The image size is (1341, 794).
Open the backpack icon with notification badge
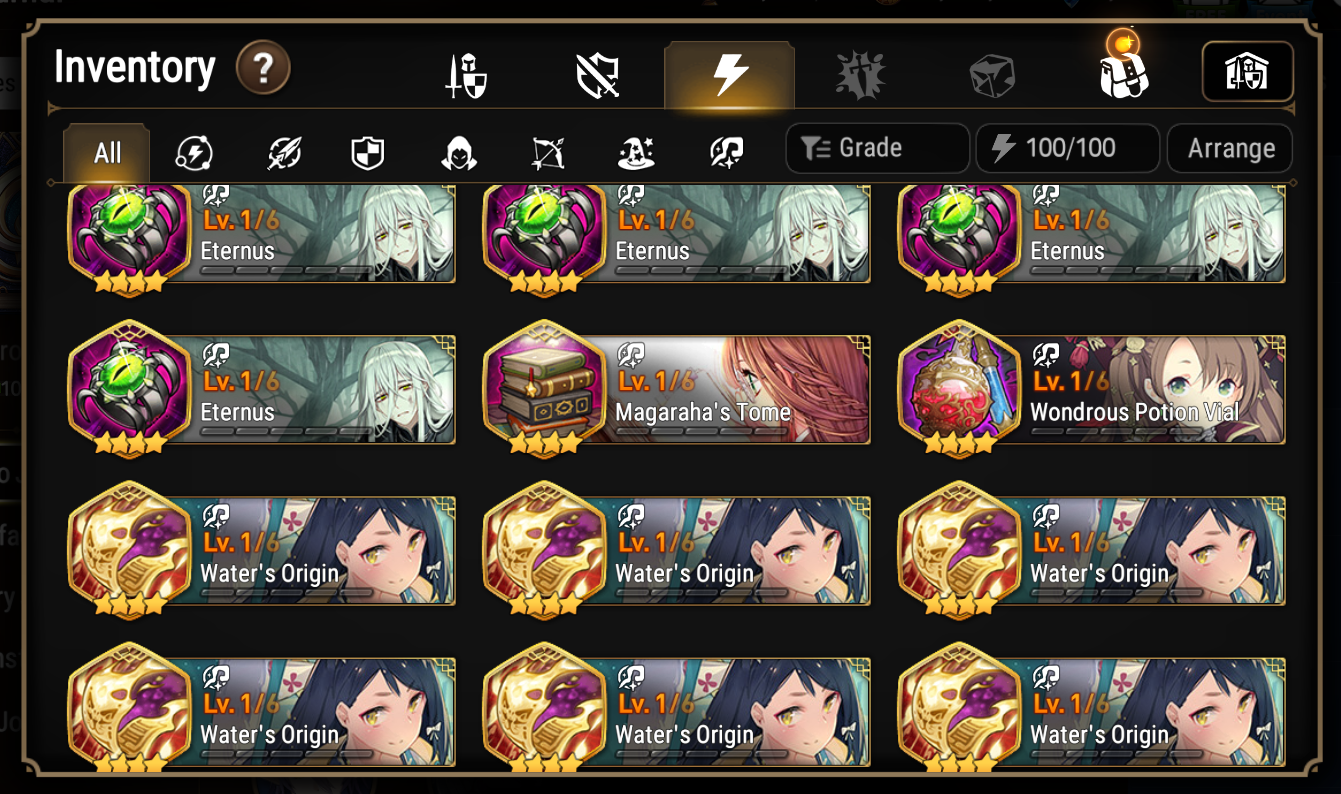(1123, 73)
